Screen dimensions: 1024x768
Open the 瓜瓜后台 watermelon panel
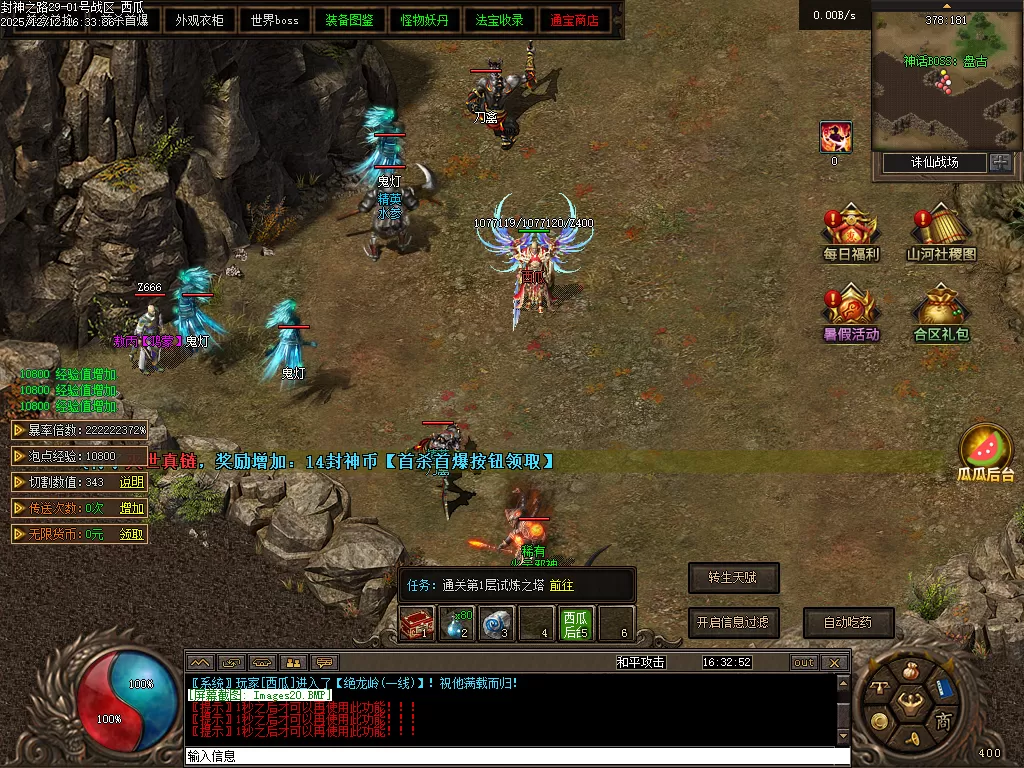point(985,453)
